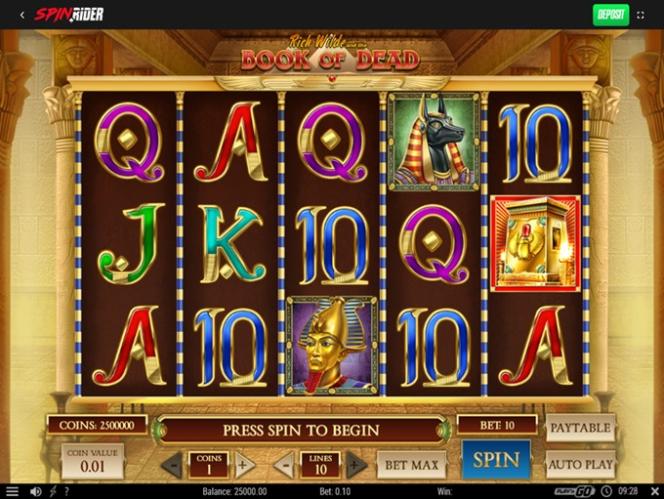Image resolution: width=664 pixels, height=499 pixels.
Task: Decrease the number of lines
Action: 284,465
